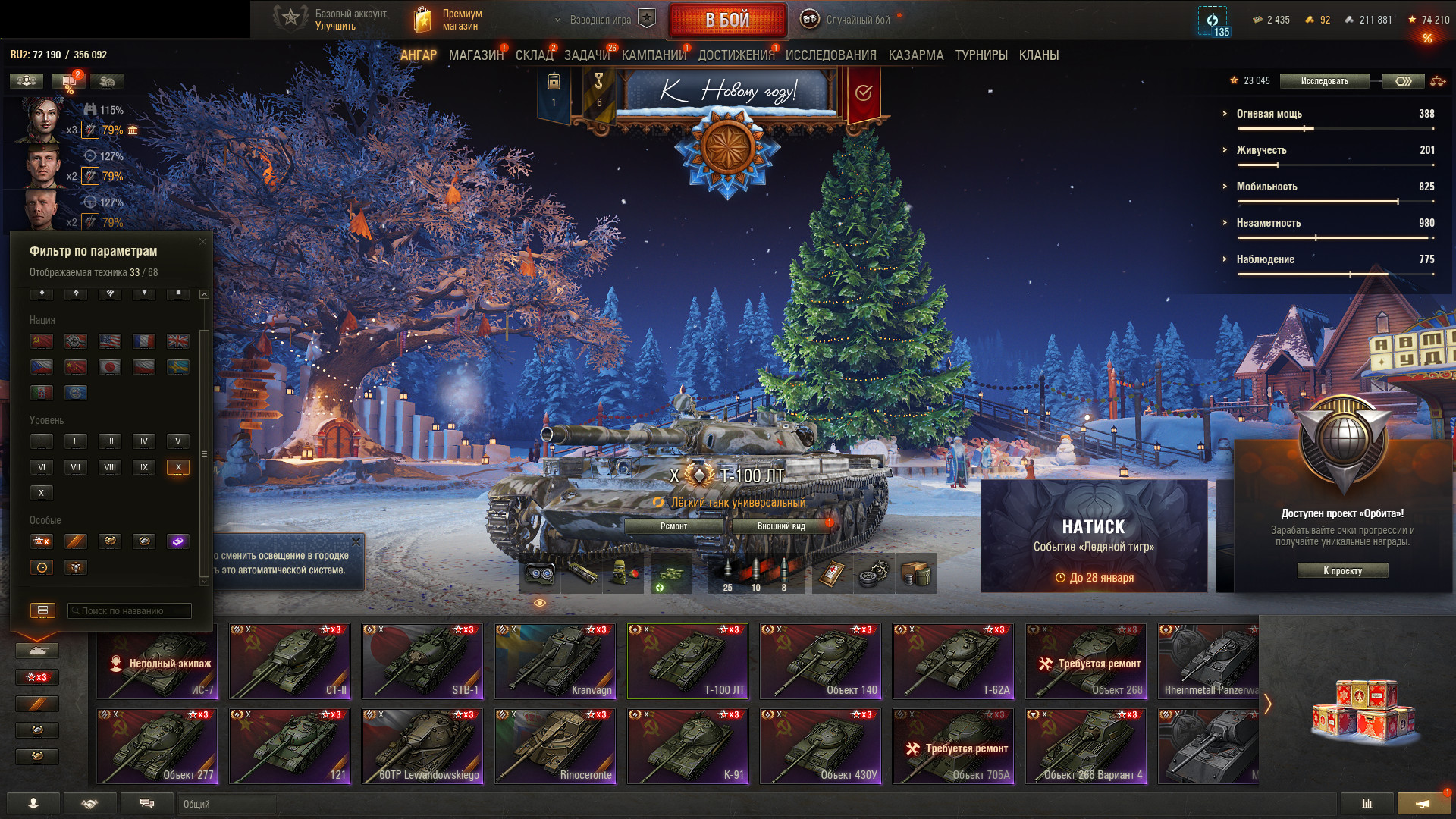Select the Объект 140 tank card
The height and width of the screenshot is (819, 1456).
click(x=821, y=661)
